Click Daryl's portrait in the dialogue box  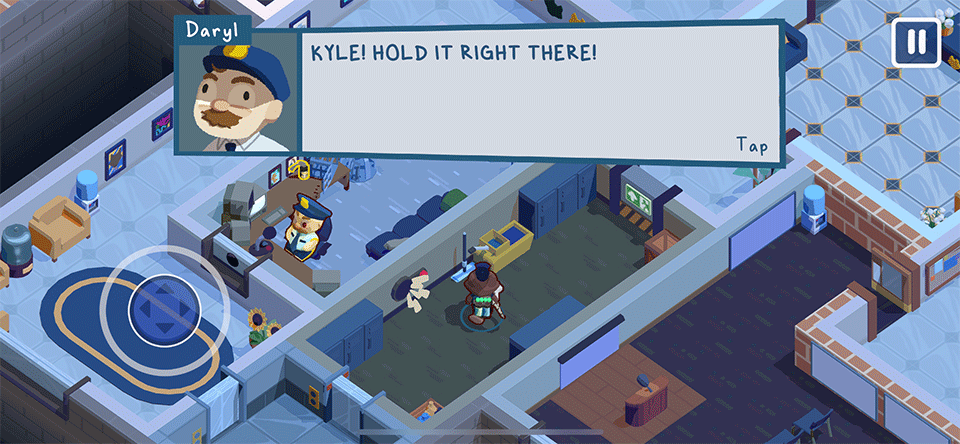point(237,97)
